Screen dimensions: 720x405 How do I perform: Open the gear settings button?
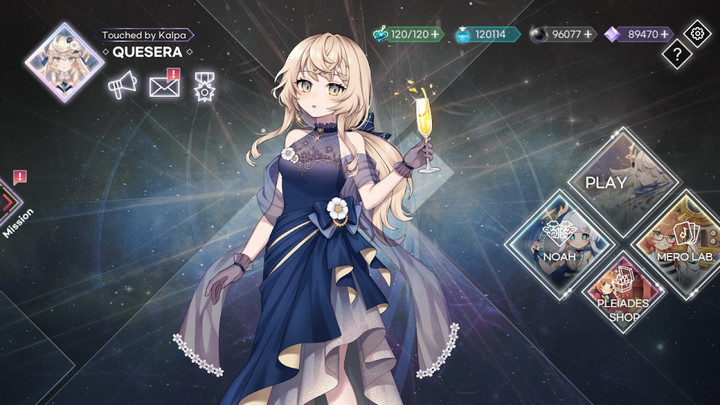(x=697, y=32)
